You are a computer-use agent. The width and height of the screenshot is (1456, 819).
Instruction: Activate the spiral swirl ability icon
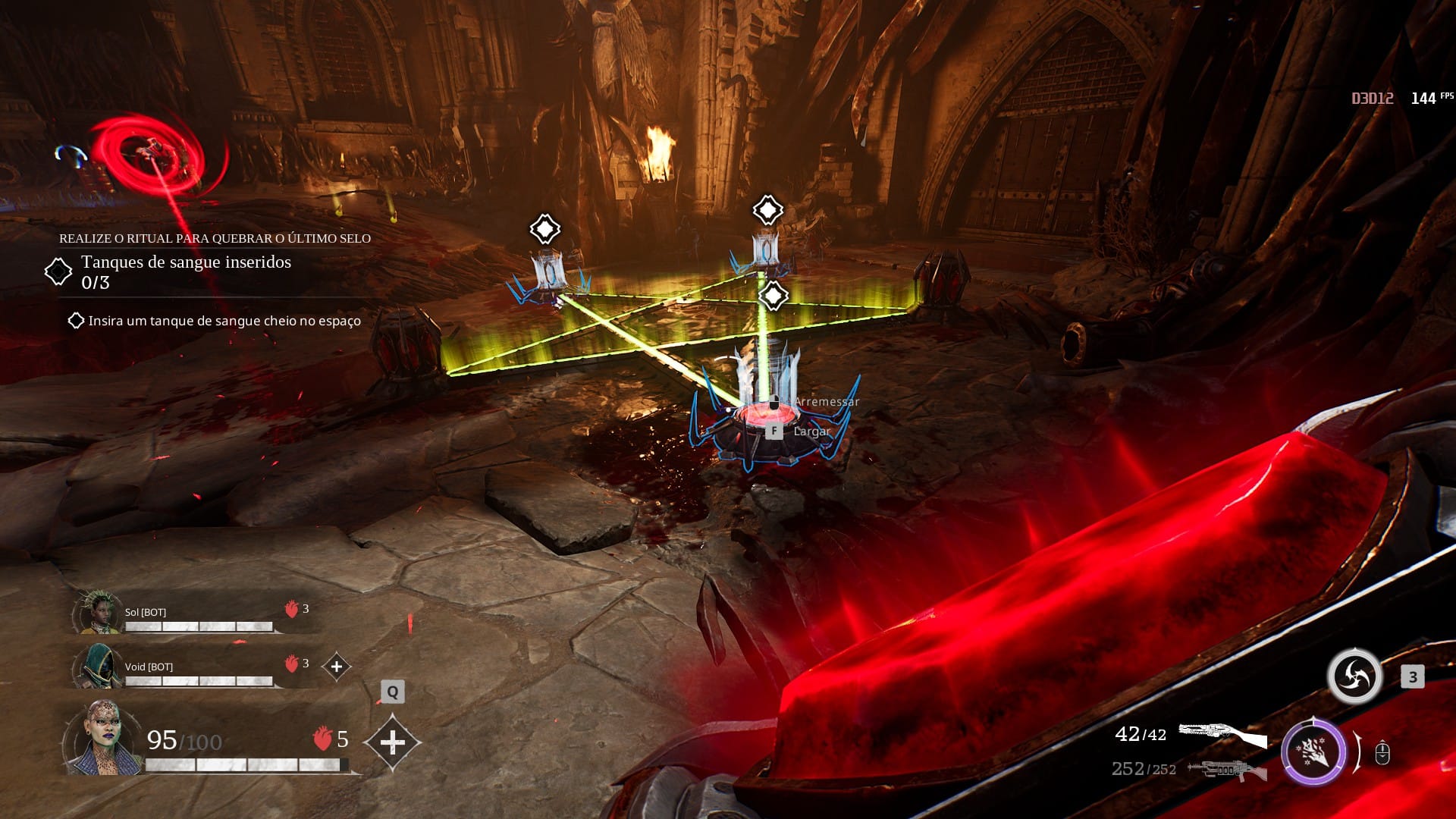[x=1354, y=676]
